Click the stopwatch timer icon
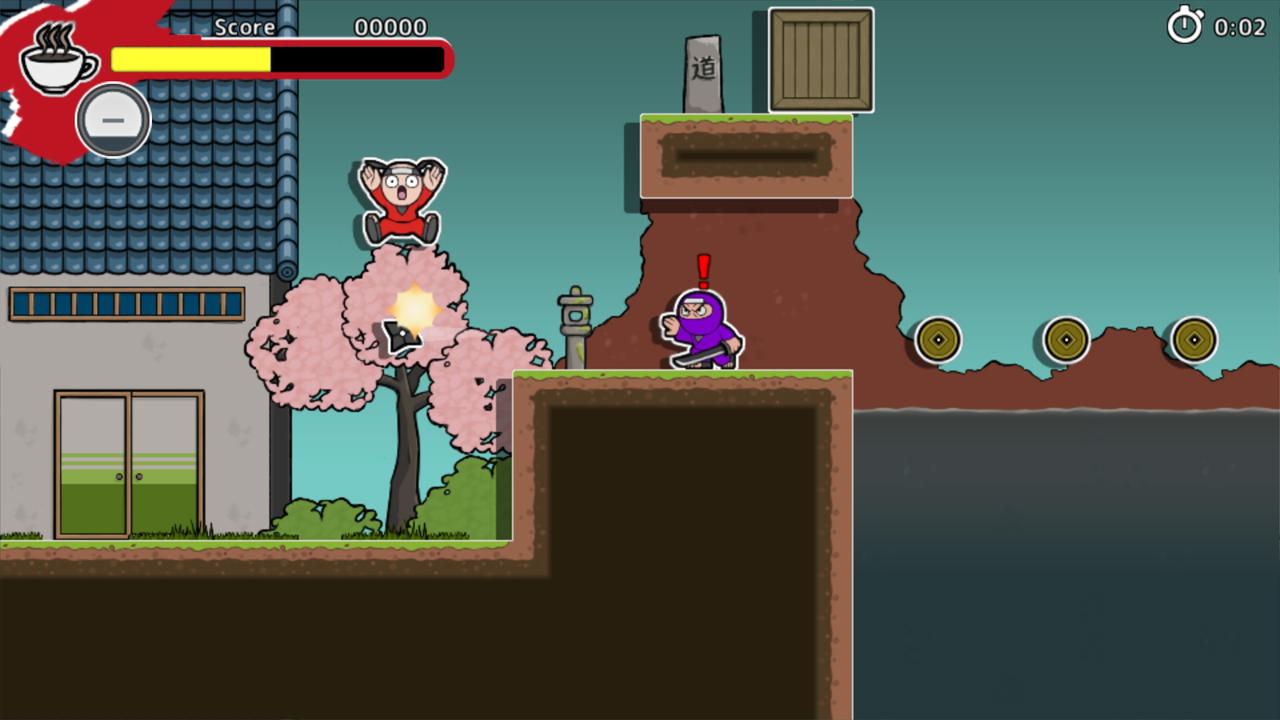 click(x=1186, y=27)
